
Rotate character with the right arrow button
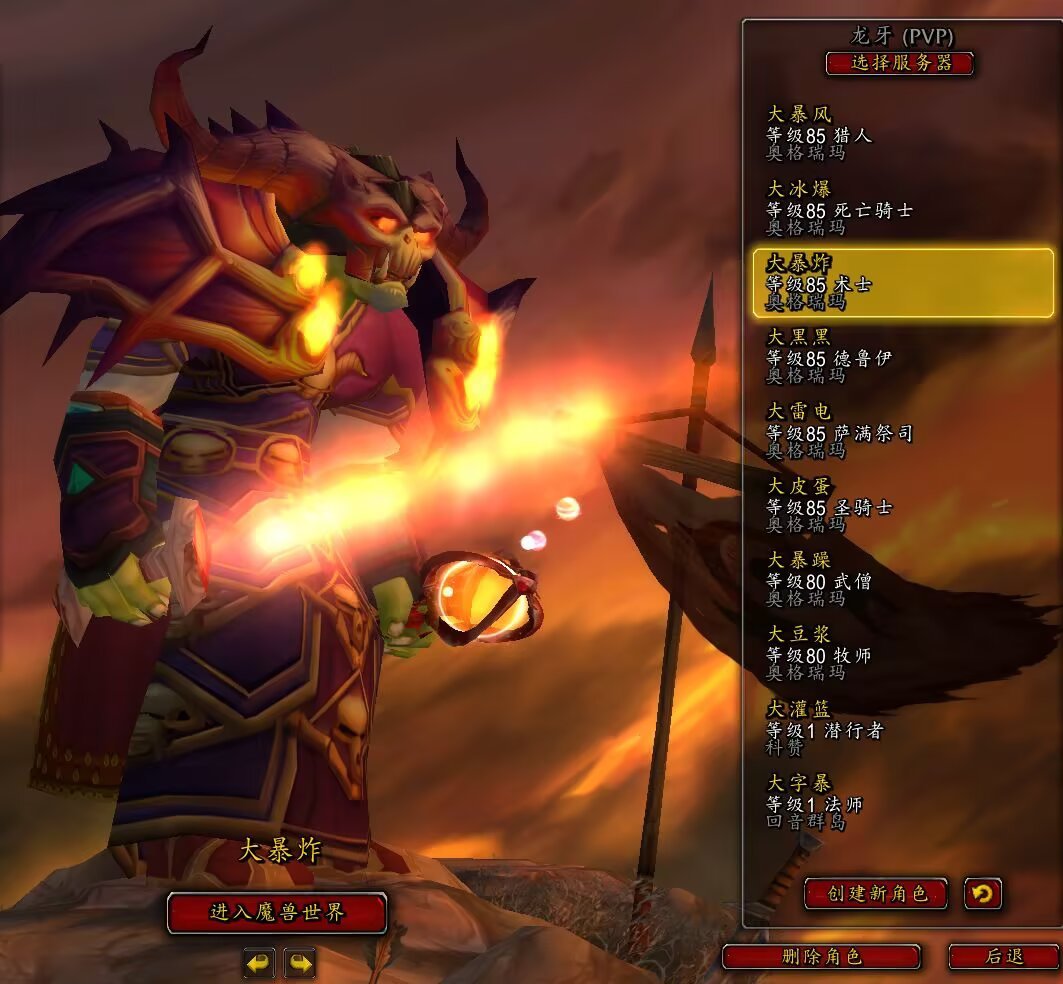coord(299,963)
